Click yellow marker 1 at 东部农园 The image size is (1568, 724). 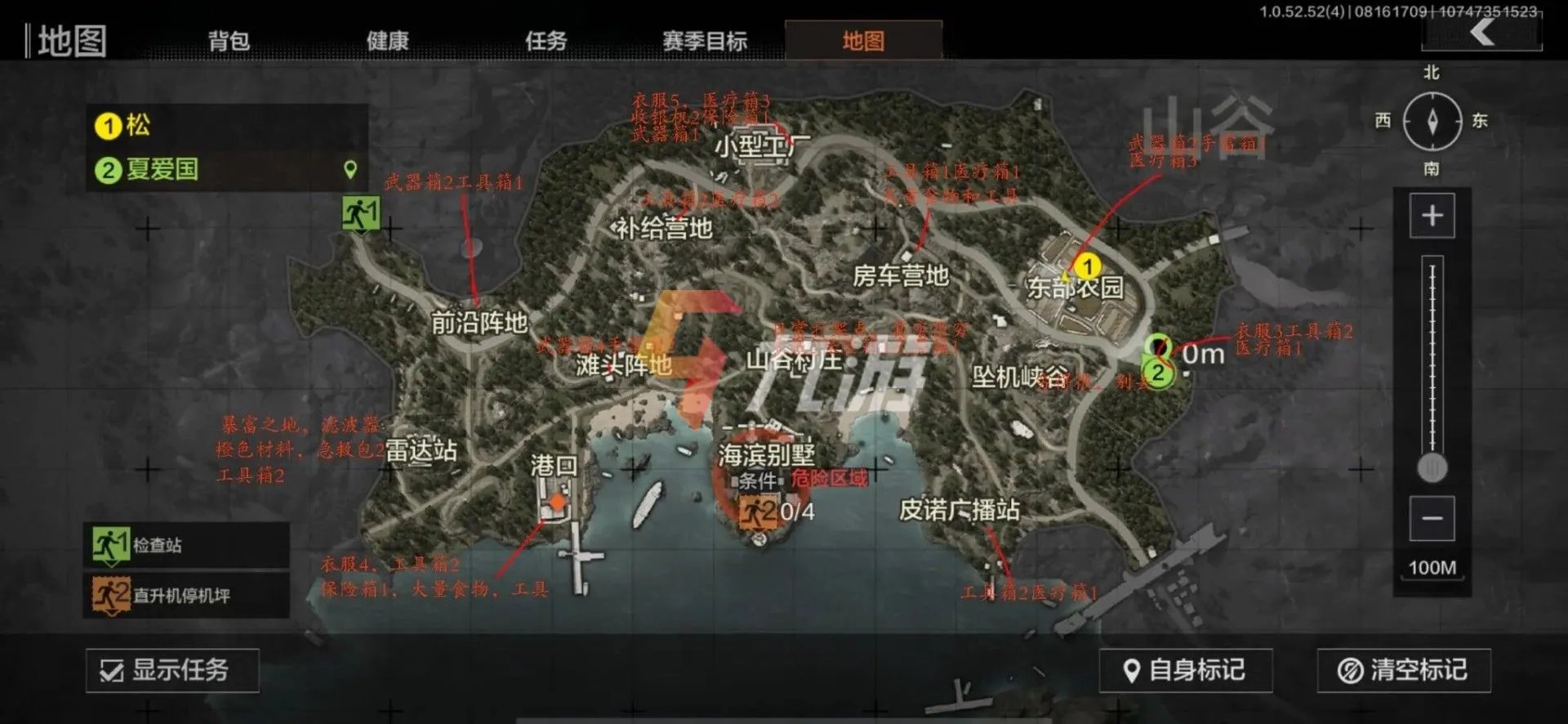coord(1087,266)
